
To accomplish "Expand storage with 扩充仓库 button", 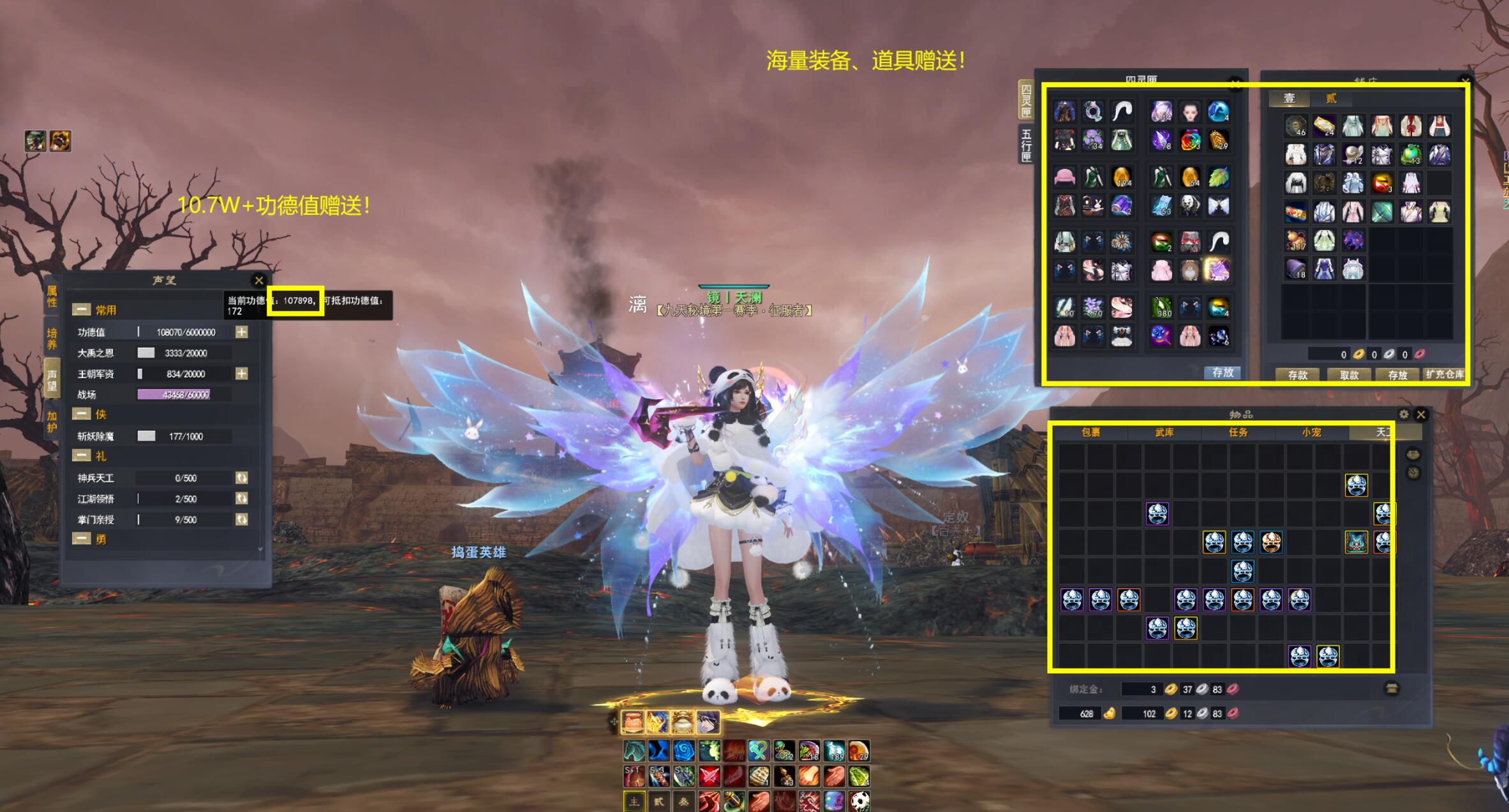I will [1445, 374].
